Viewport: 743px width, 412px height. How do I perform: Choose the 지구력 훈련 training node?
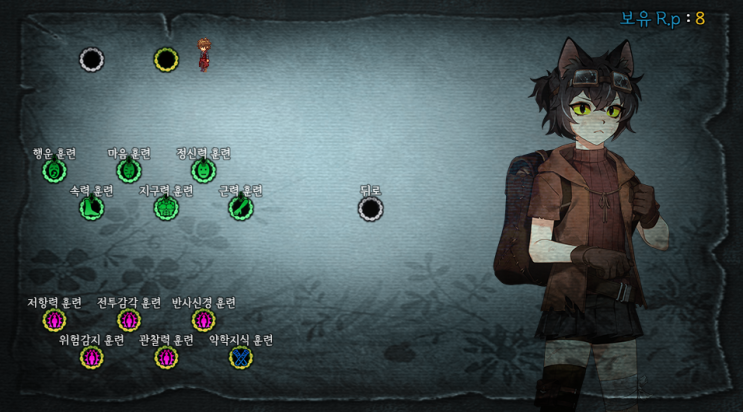[166, 208]
